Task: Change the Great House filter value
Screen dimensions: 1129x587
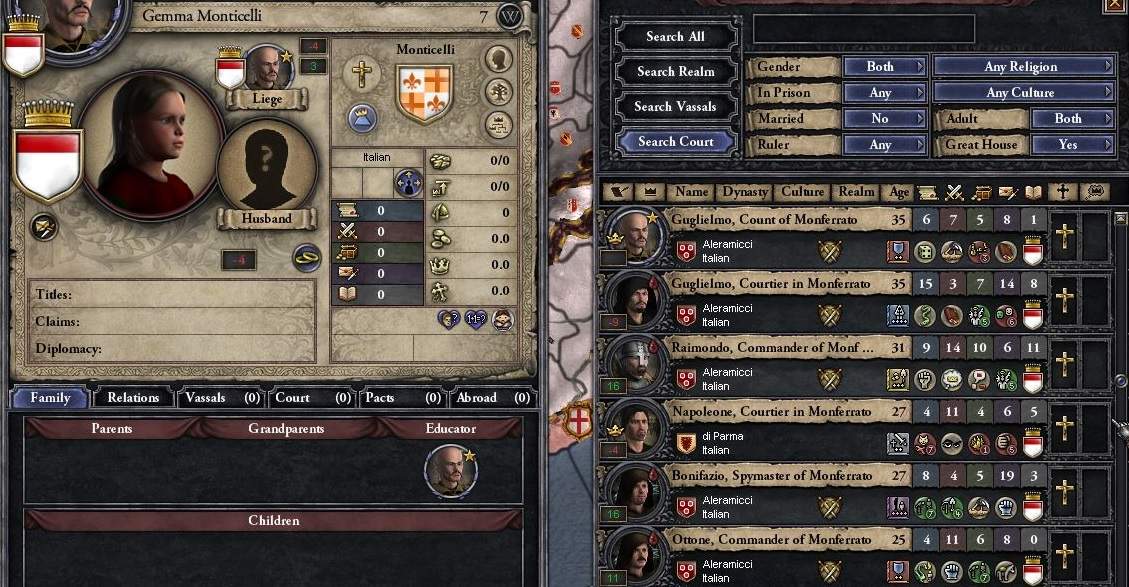Action: click(x=1071, y=145)
